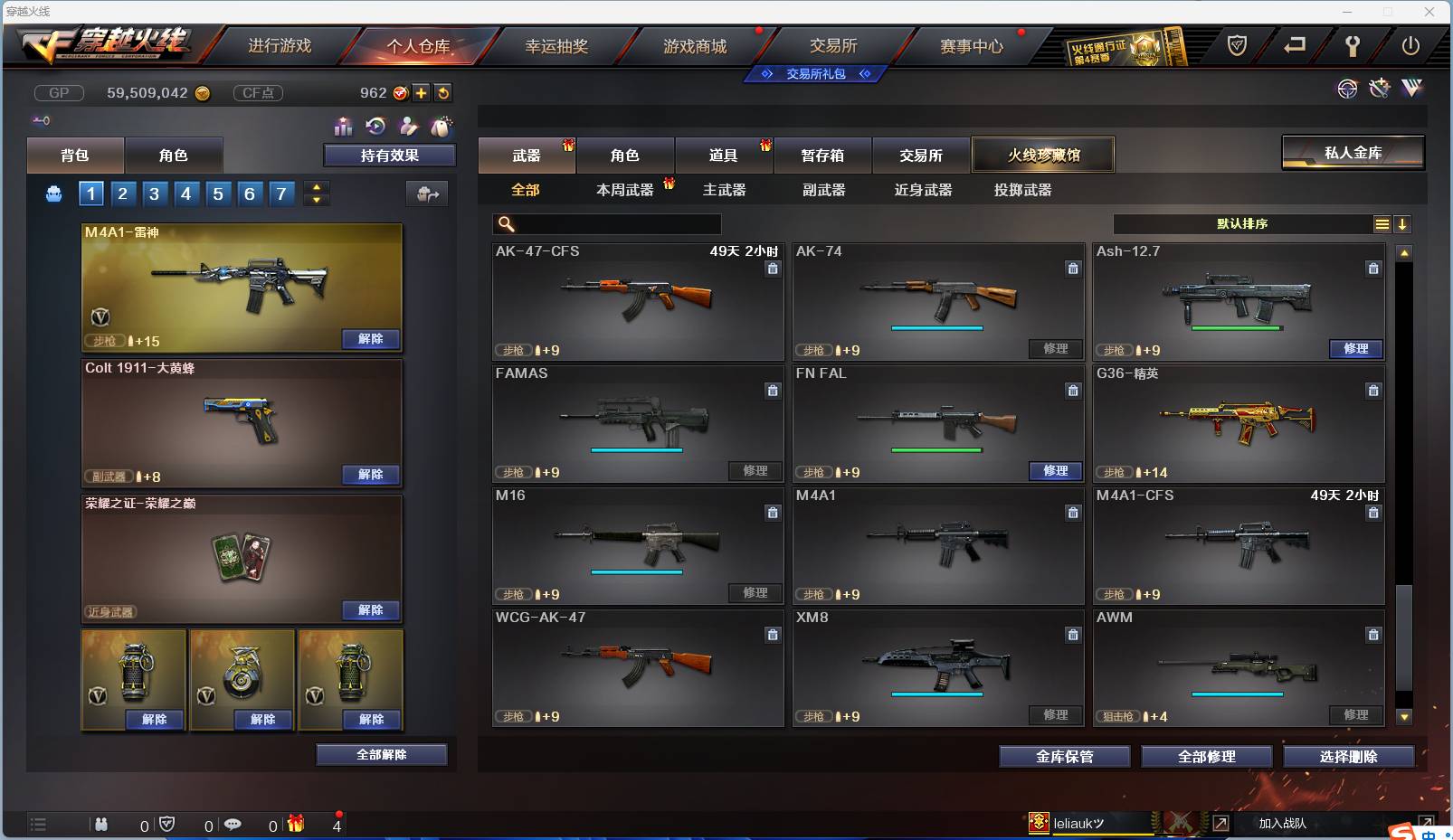Toggle the descending sort arrow beside 默认排序
This screenshot has width=1453, height=840.
click(1402, 223)
